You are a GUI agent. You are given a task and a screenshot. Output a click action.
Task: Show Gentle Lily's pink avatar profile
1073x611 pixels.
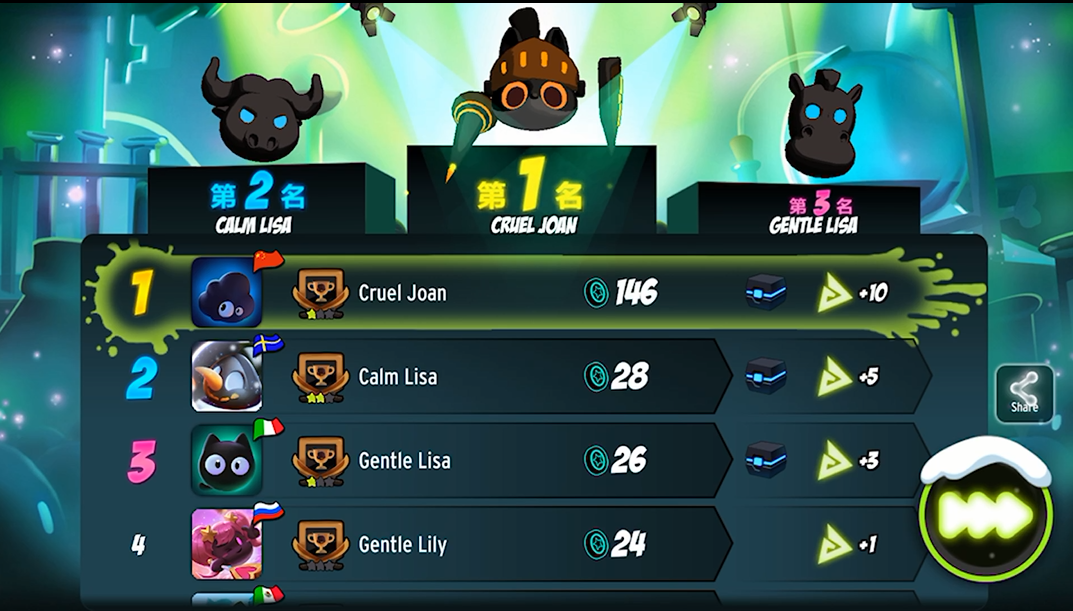[227, 545]
